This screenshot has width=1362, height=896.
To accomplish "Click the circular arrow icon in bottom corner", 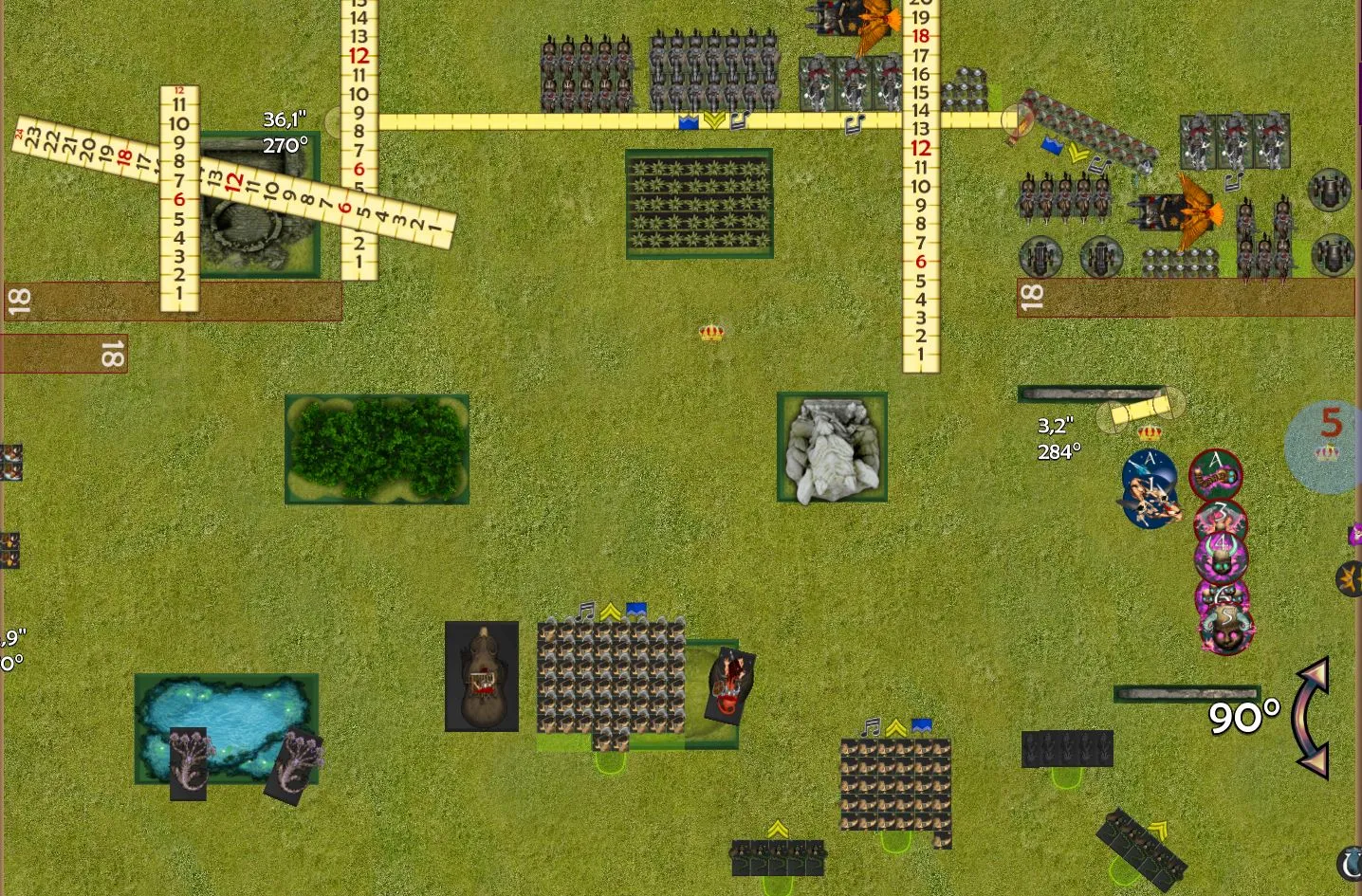I will pos(1350,863).
